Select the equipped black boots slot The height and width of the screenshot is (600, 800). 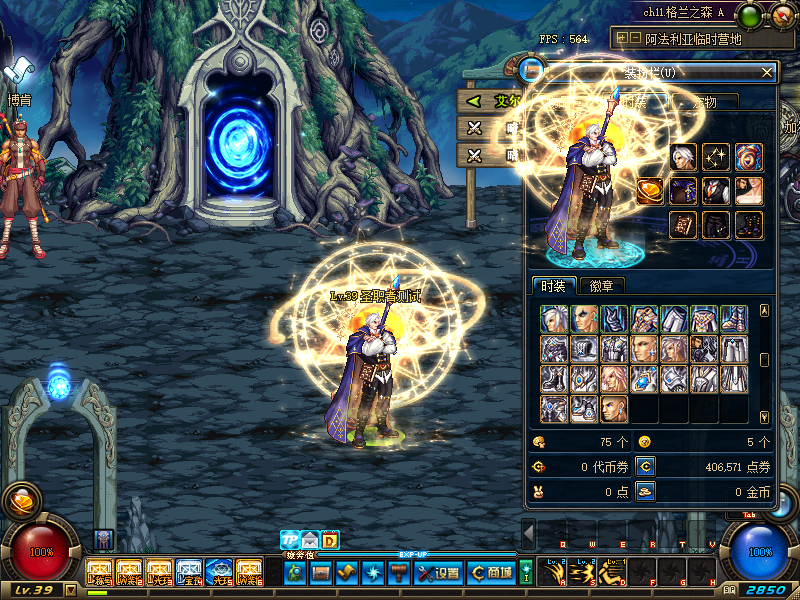click(x=749, y=225)
